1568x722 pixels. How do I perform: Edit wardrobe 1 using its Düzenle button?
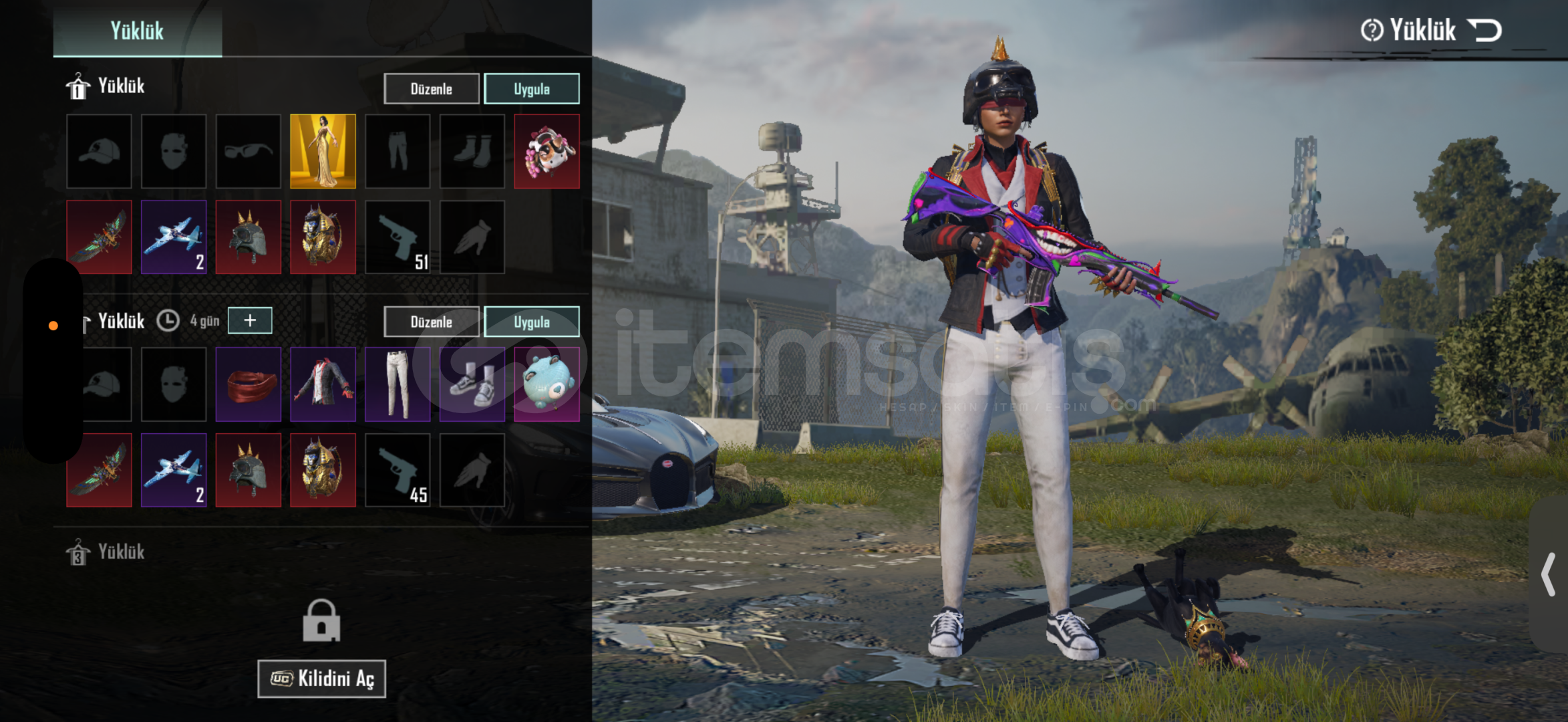[x=431, y=89]
